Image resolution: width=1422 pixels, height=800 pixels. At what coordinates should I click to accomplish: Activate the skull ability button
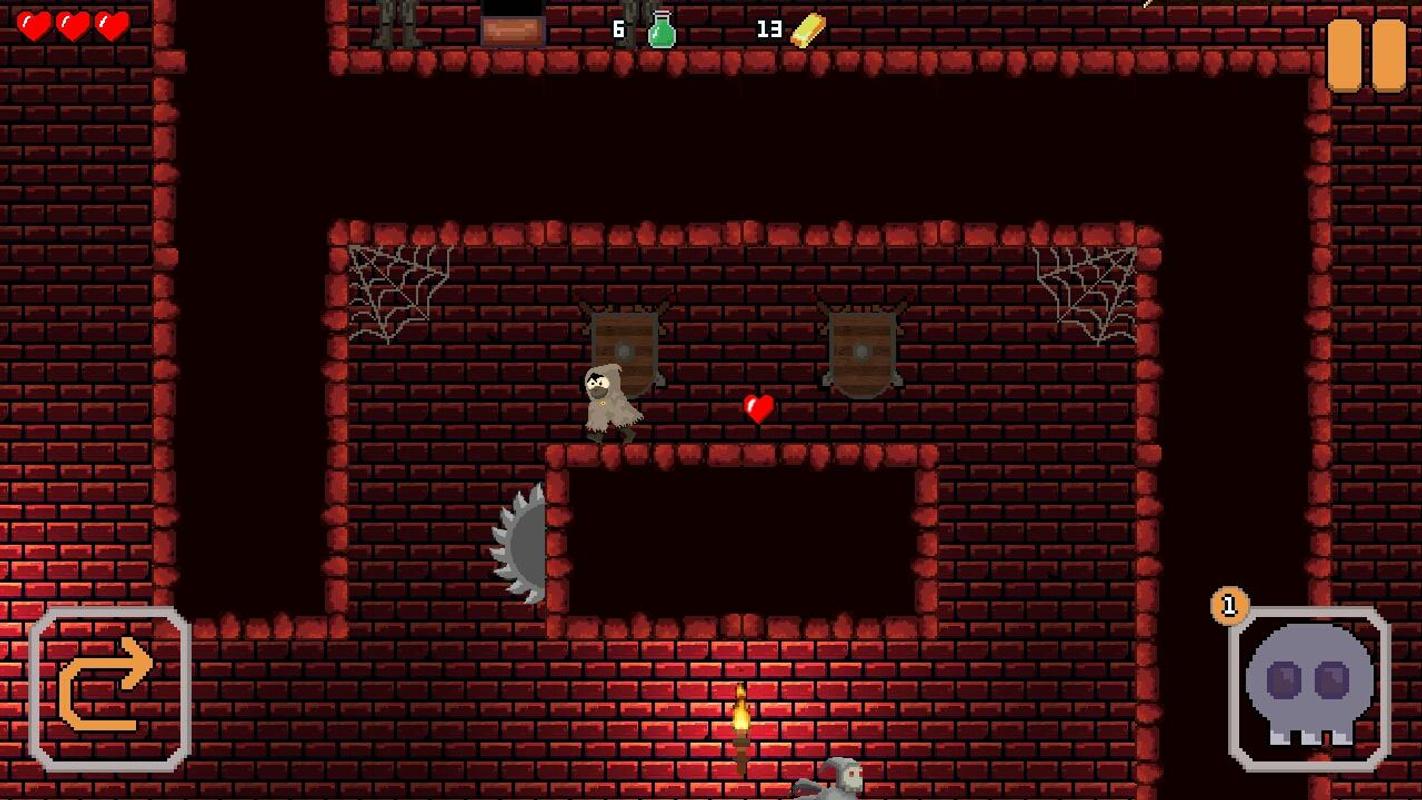(1309, 688)
